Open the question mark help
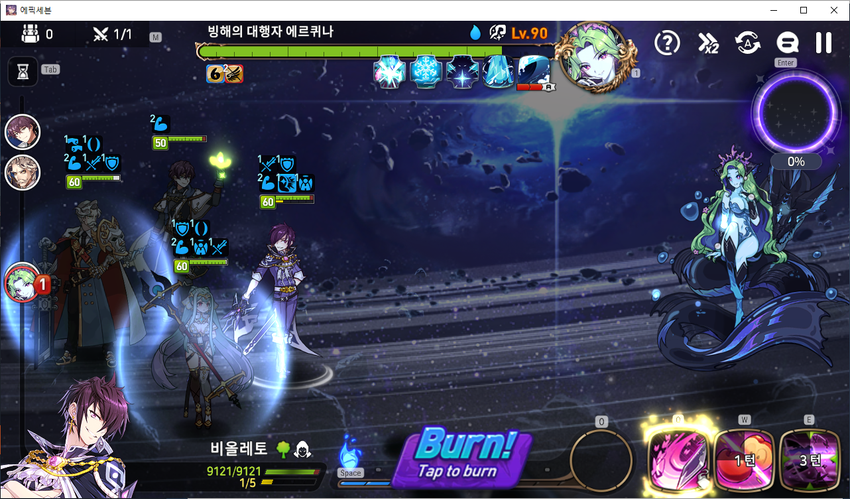Viewport: 850px width, 499px height. point(667,43)
